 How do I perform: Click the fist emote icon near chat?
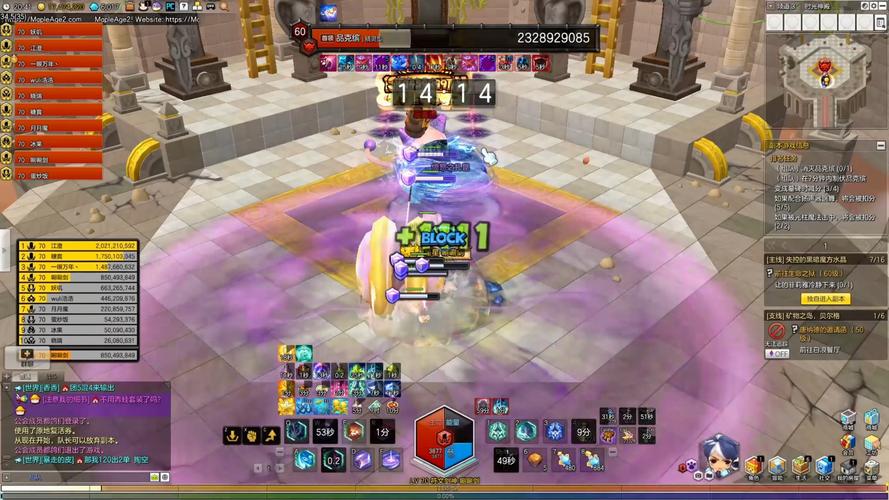[x=250, y=435]
